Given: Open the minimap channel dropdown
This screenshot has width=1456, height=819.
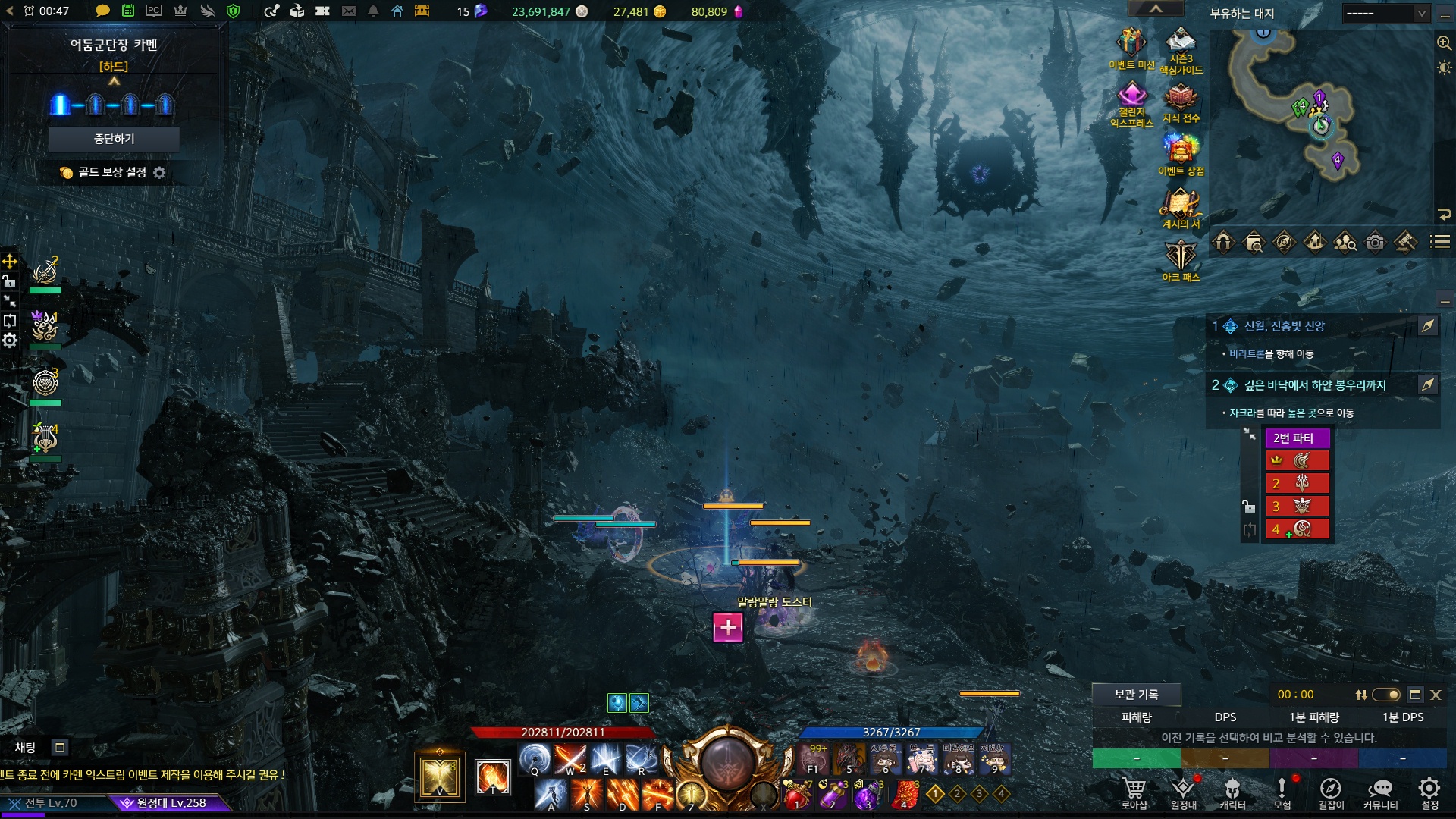Looking at the screenshot, I should (1386, 14).
